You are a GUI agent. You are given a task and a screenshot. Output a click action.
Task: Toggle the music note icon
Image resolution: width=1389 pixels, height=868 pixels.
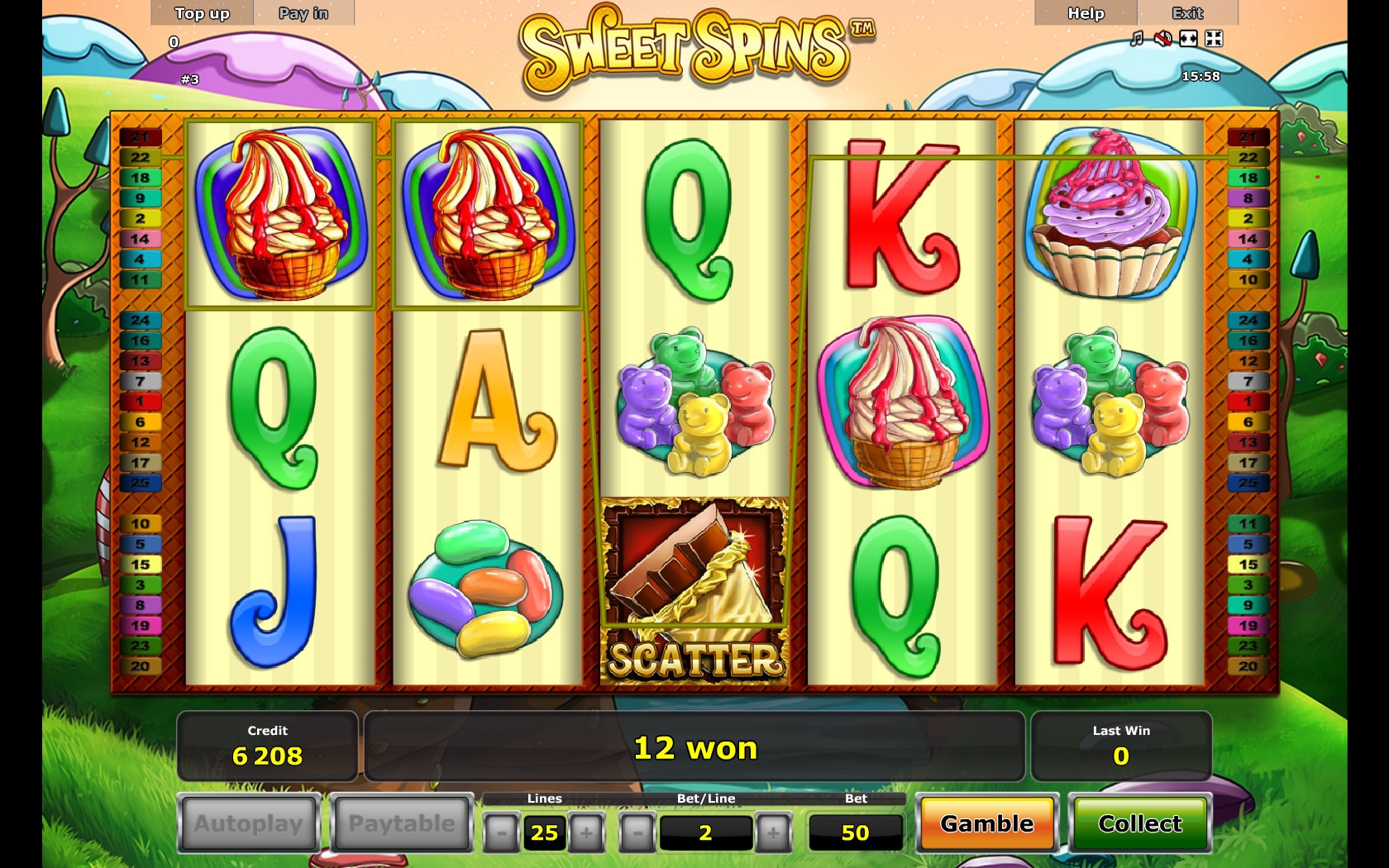[x=1138, y=39]
